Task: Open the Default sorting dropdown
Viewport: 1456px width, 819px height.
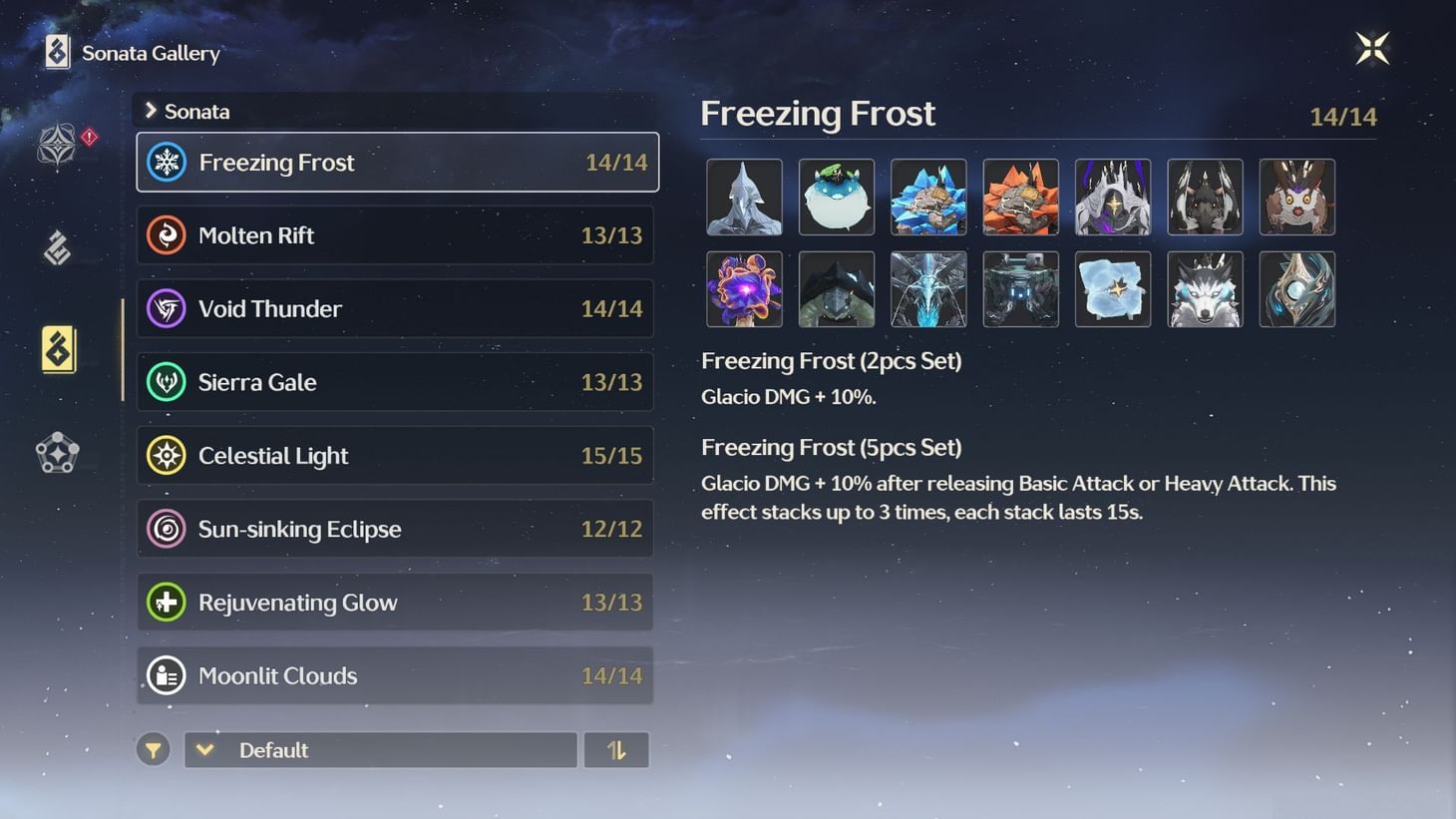Action: (380, 749)
